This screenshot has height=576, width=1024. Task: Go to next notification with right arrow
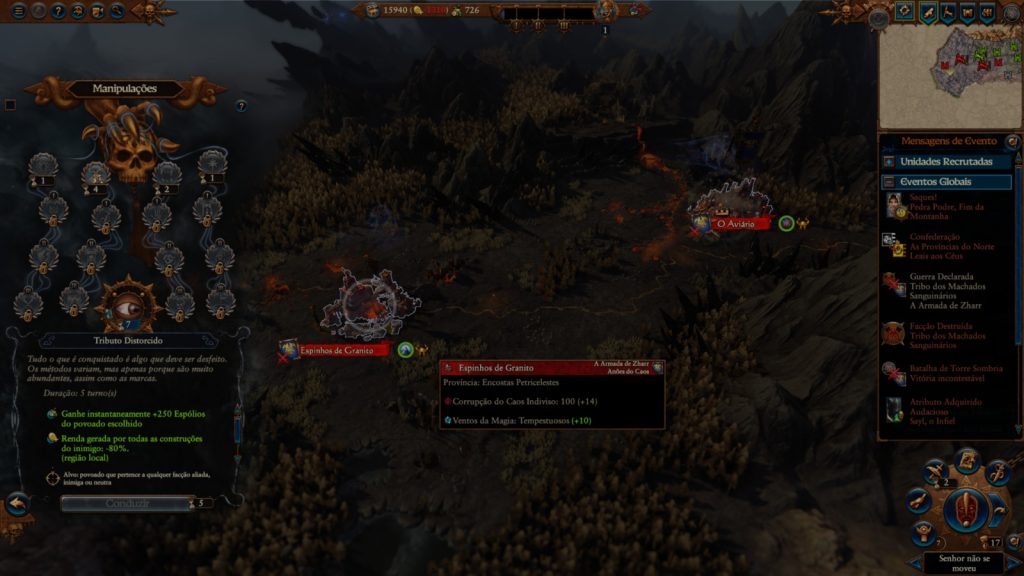(1012, 563)
